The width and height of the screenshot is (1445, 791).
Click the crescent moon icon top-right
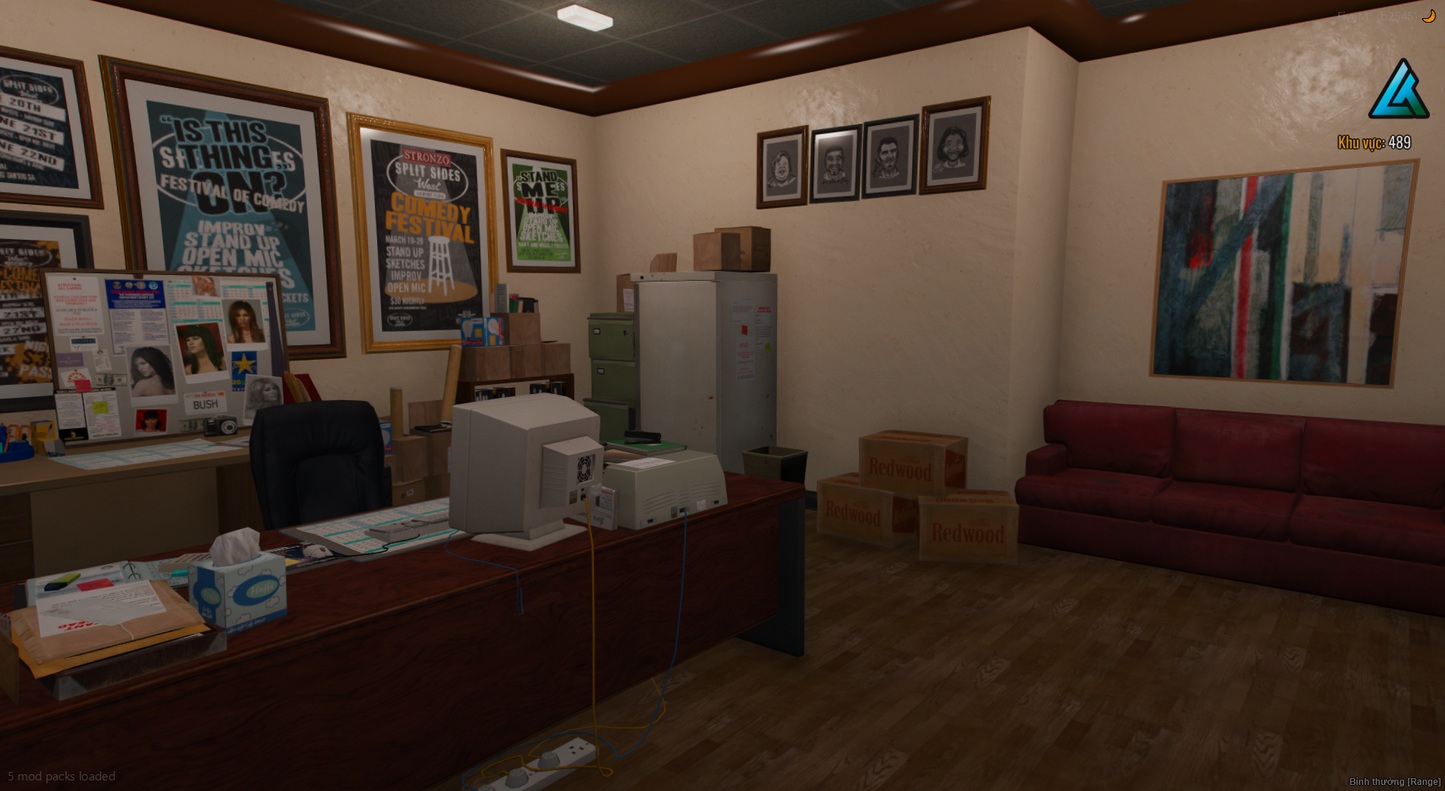[1429, 15]
